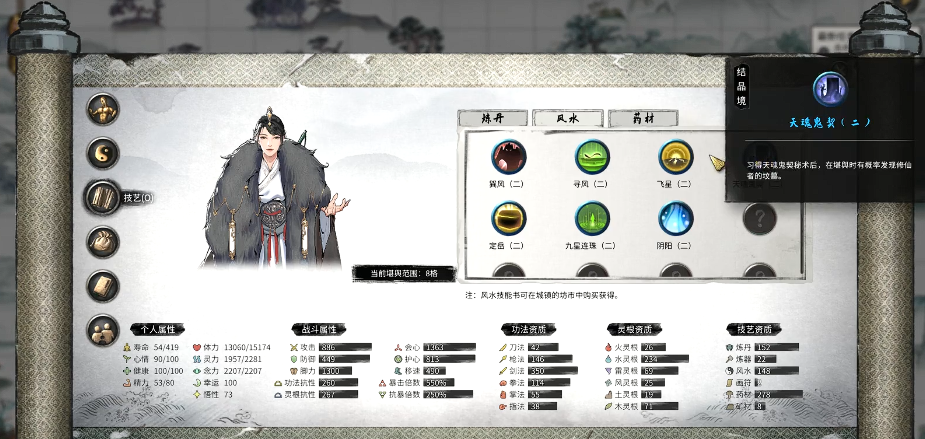Open the pouch bag sidebar page
925x439 pixels.
click(102, 241)
